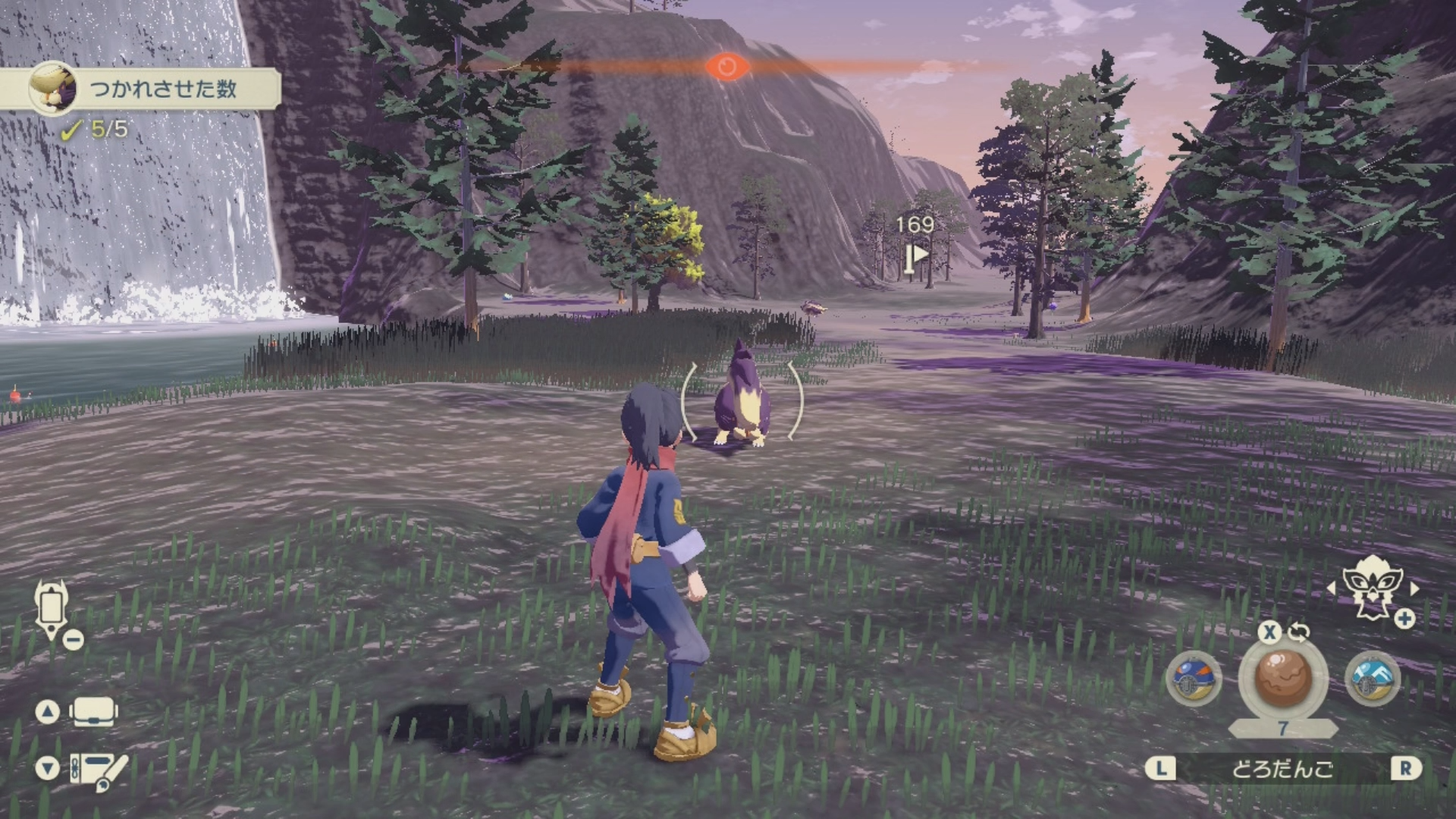Open the Arc Phone map icon

[52, 609]
